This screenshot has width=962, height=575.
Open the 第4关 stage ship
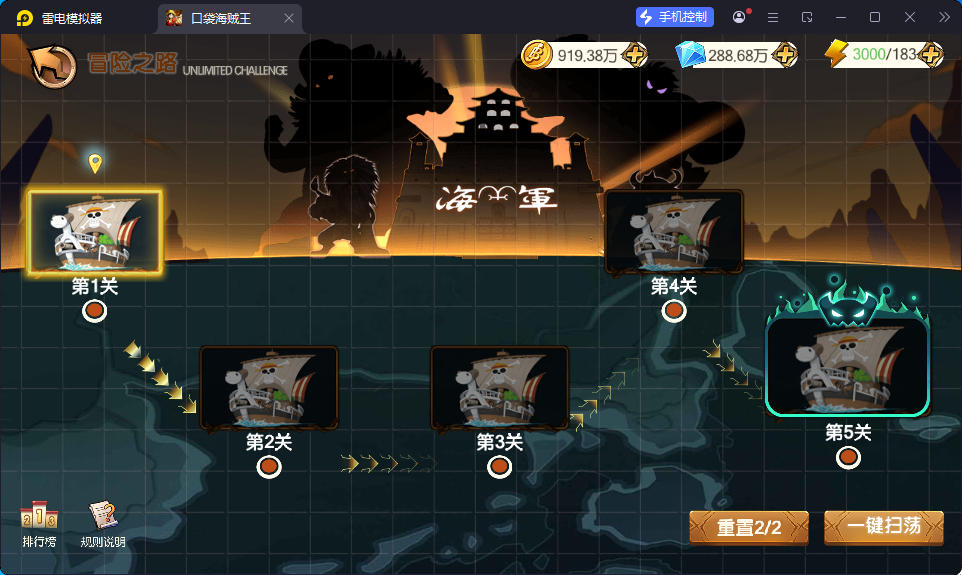674,233
